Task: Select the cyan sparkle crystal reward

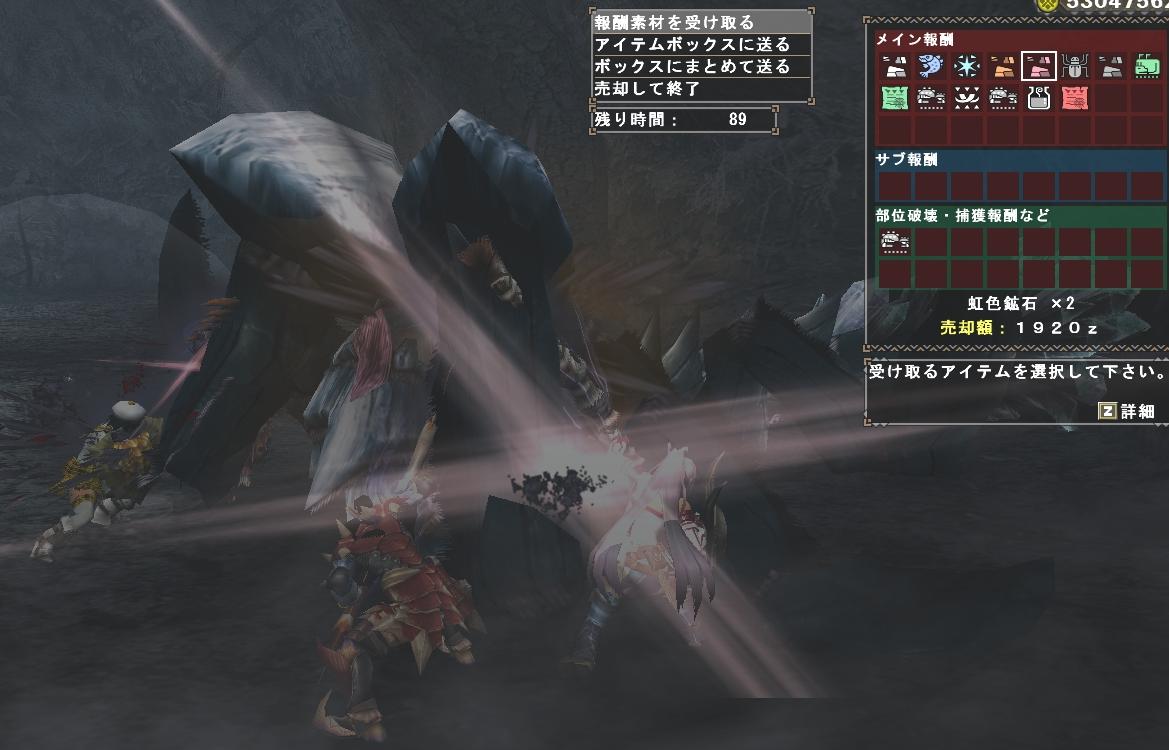Action: [x=966, y=67]
